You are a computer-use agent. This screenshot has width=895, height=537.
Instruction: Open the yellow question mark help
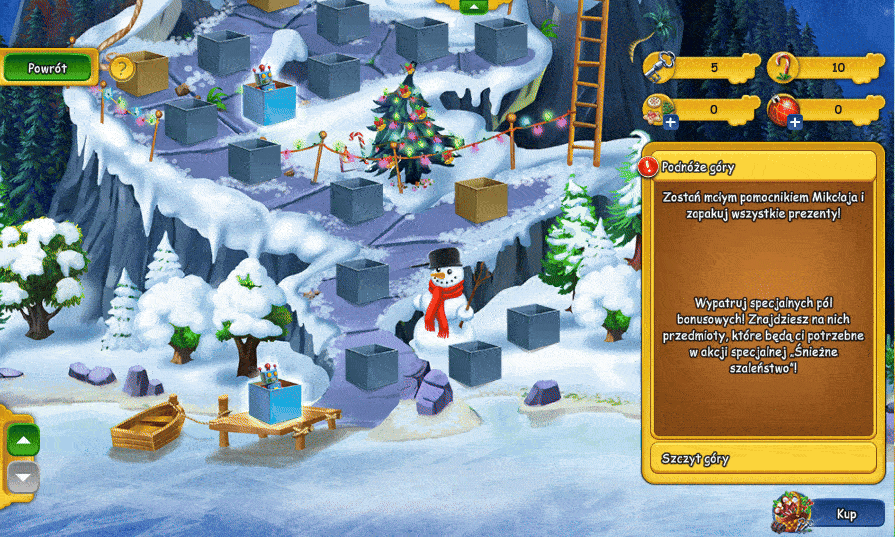(121, 68)
